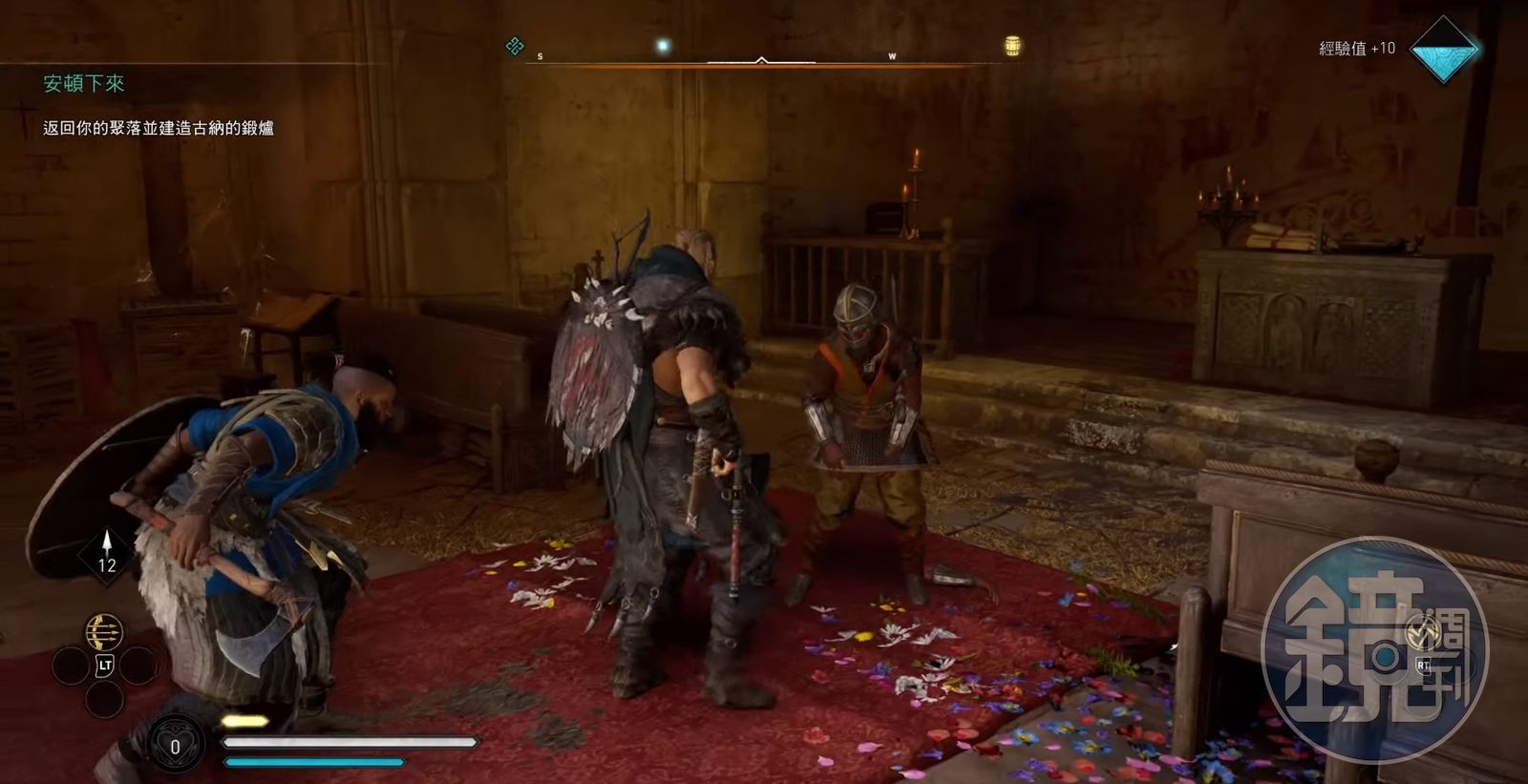Select the 安頓下來 quest title
Image resolution: width=1528 pixels, height=784 pixels.
(x=84, y=84)
